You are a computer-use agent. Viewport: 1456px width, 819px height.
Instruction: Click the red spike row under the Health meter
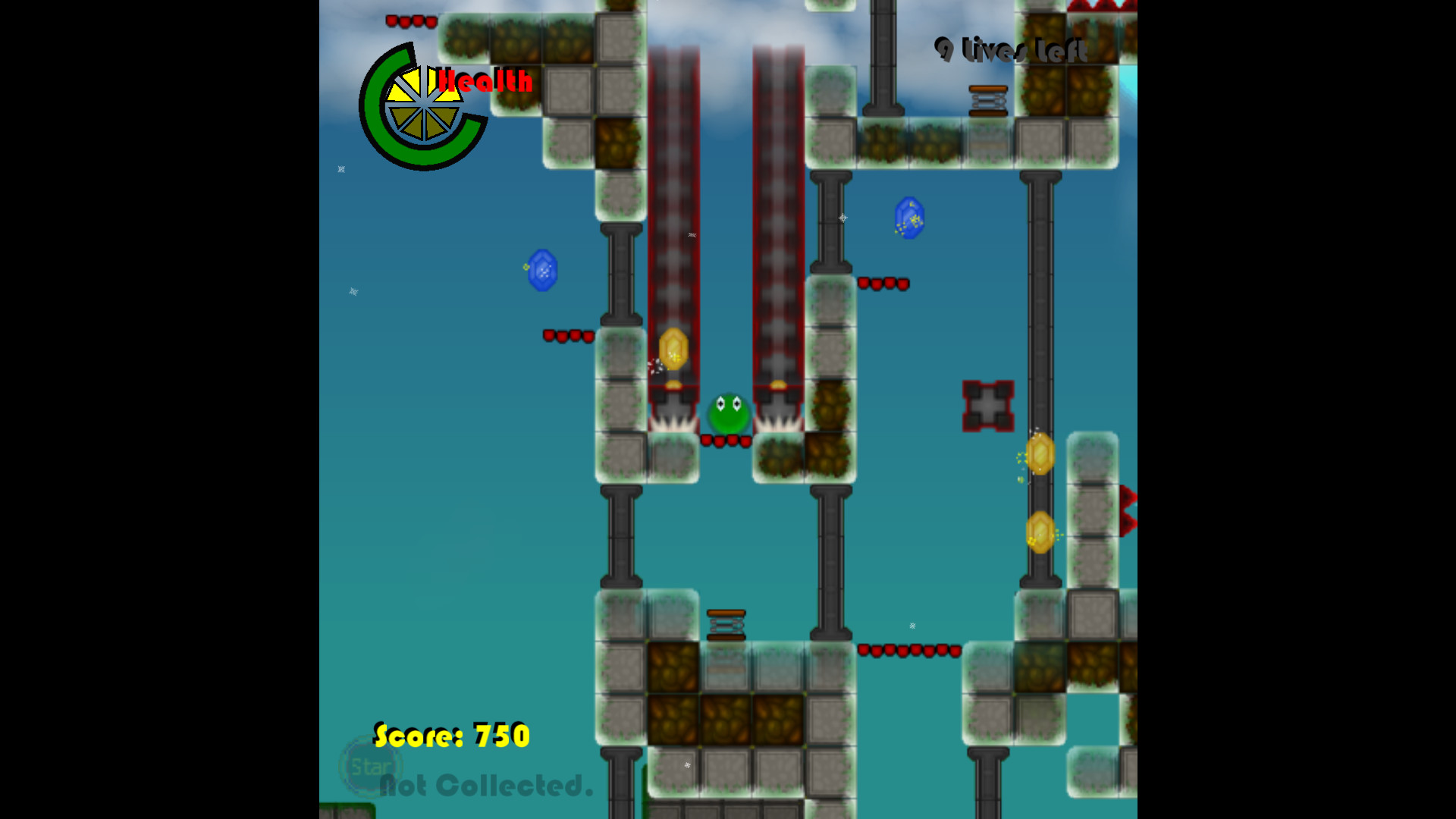point(565,336)
